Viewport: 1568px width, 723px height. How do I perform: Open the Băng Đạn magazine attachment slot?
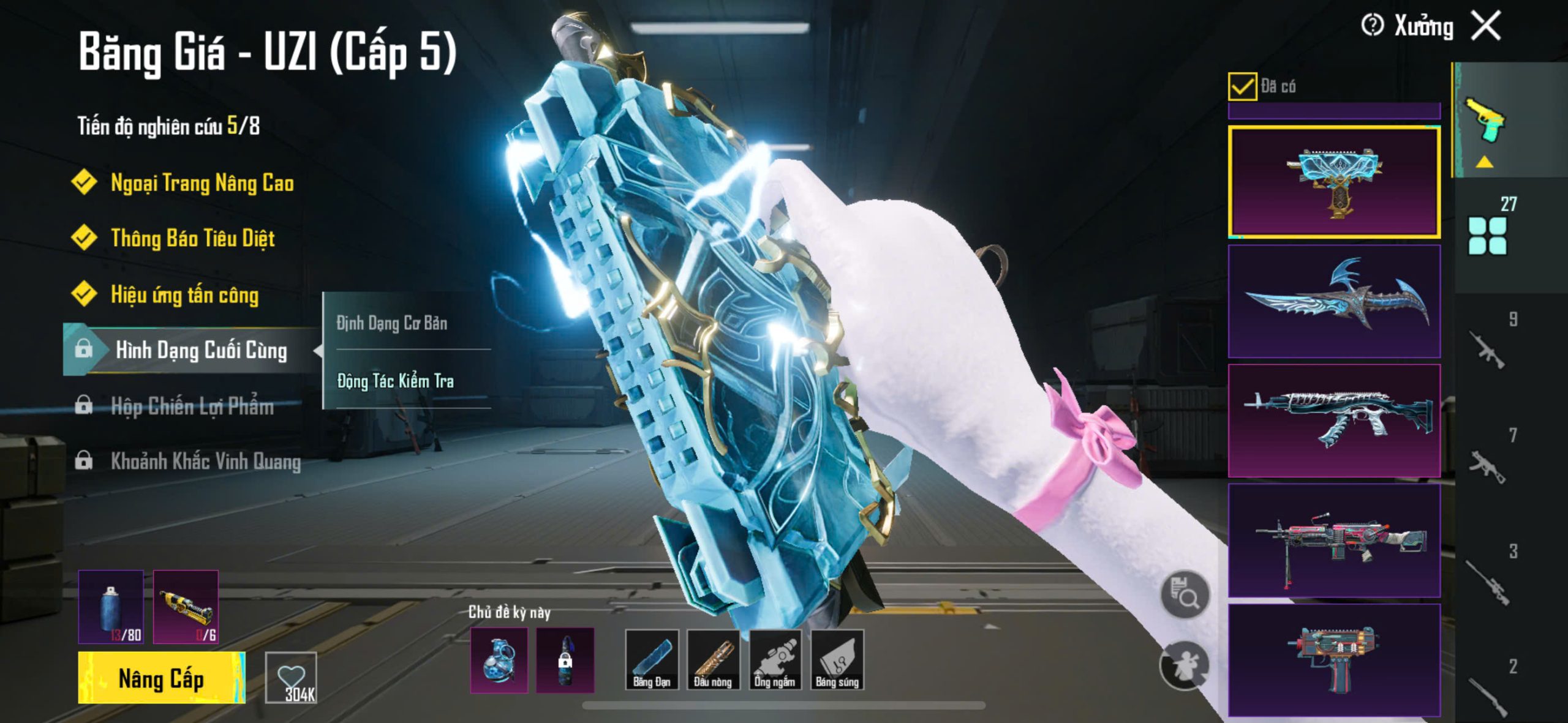pos(652,660)
